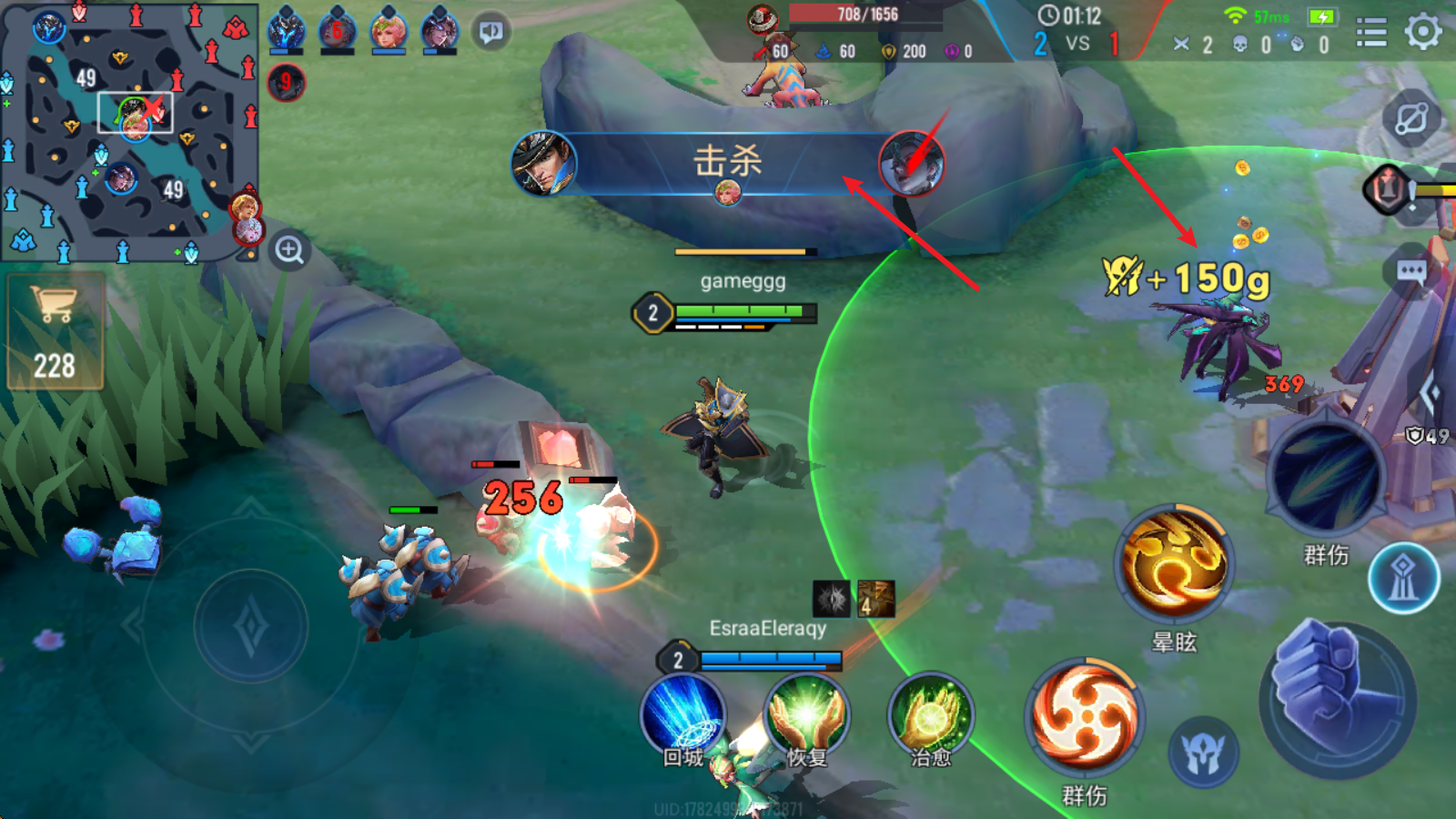Viewport: 1456px width, 819px height.
Task: Toggle the speaker voice button
Action: click(491, 33)
